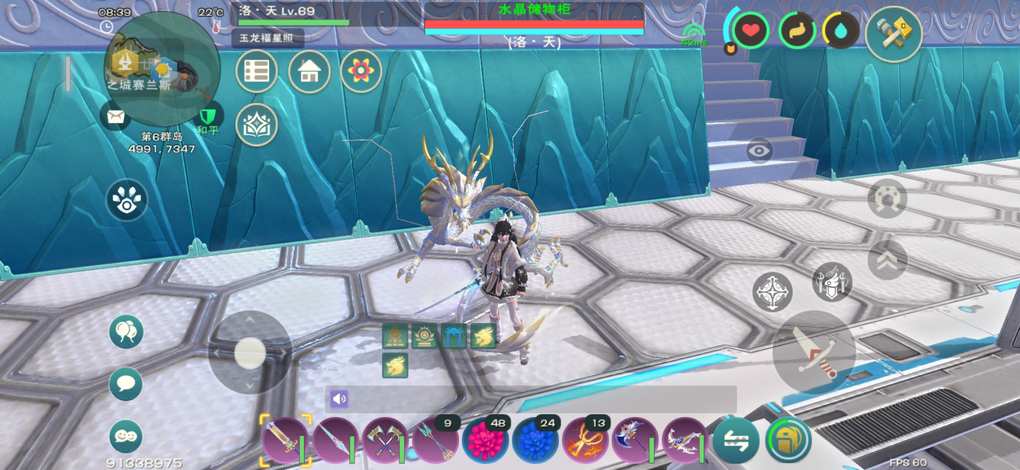Select the pink flower item slot
1020x470 pixels.
pyautogui.click(x=485, y=439)
